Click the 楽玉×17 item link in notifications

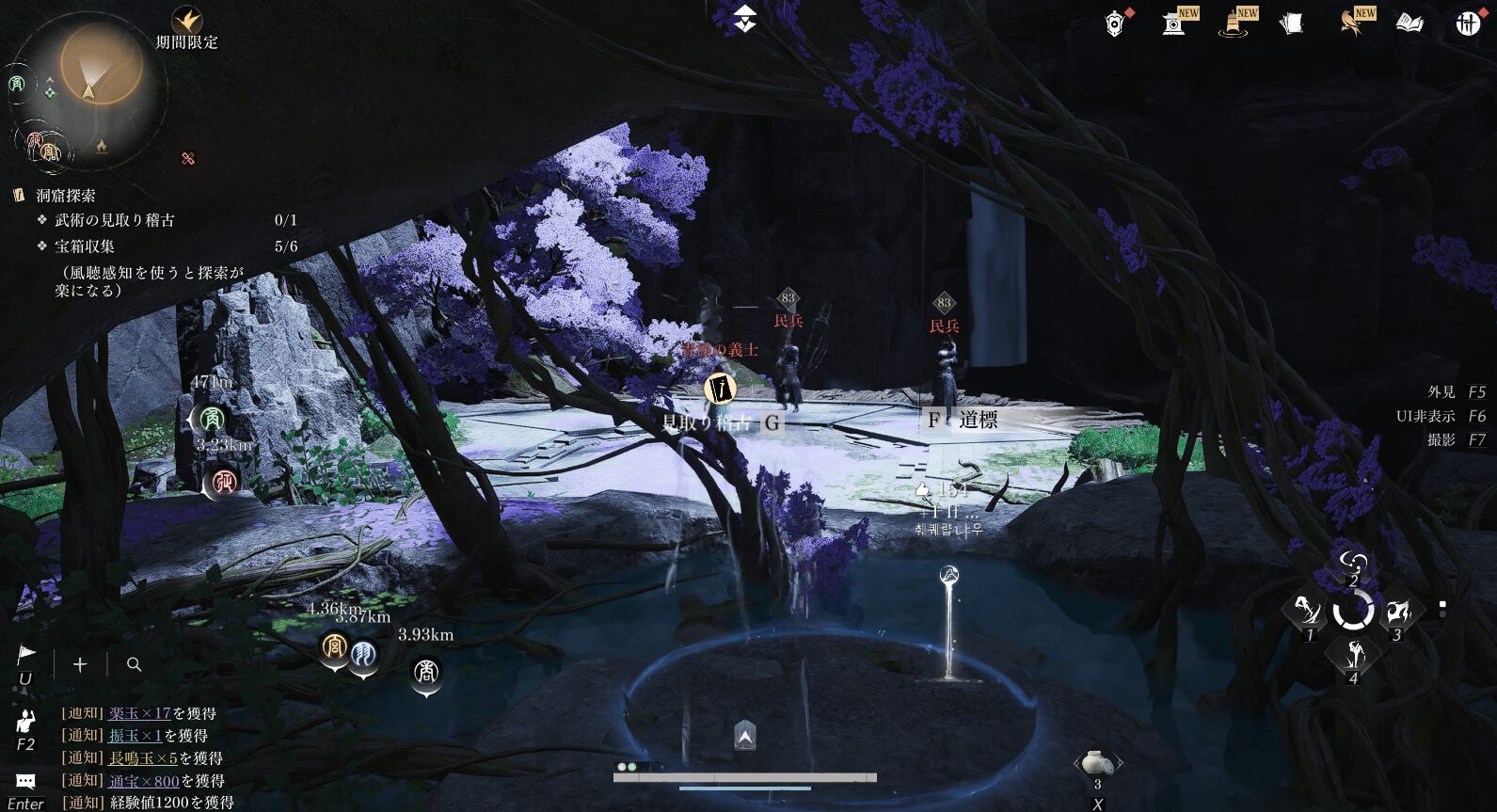(139, 713)
